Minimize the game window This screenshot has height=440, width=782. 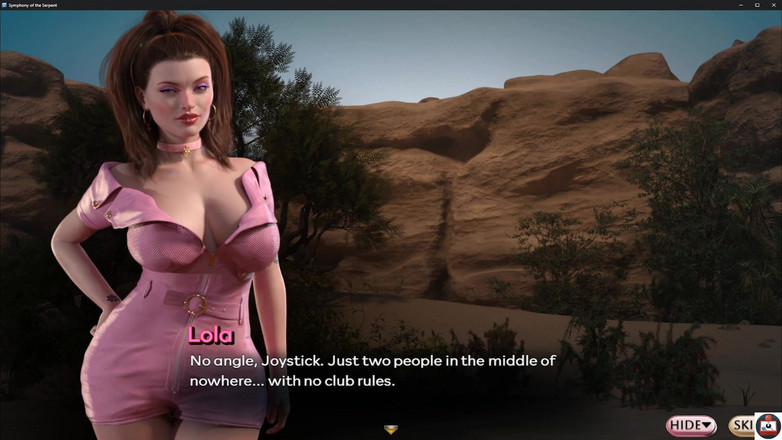pos(742,5)
